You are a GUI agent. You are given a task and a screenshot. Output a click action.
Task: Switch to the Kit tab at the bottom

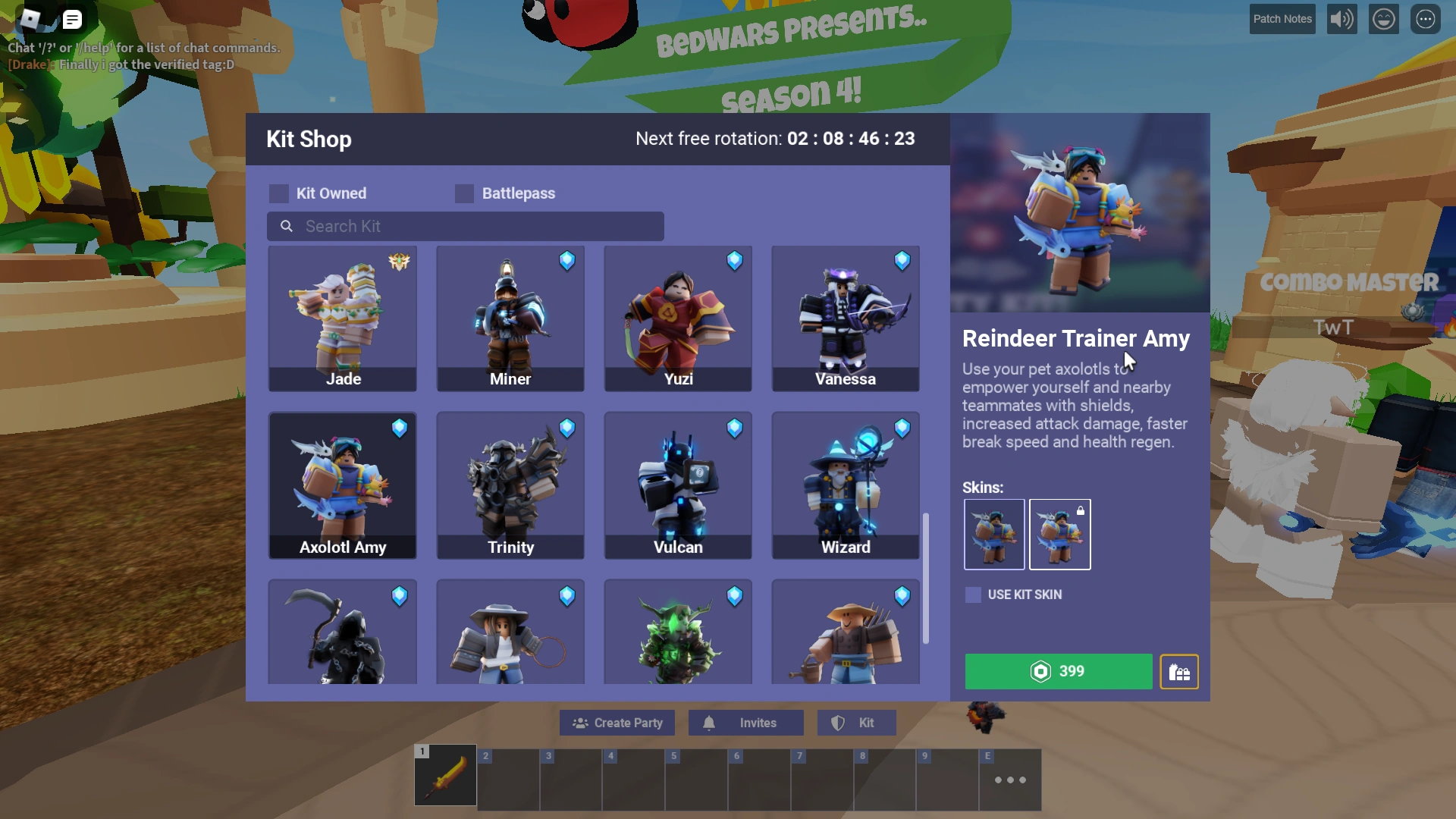tap(856, 723)
